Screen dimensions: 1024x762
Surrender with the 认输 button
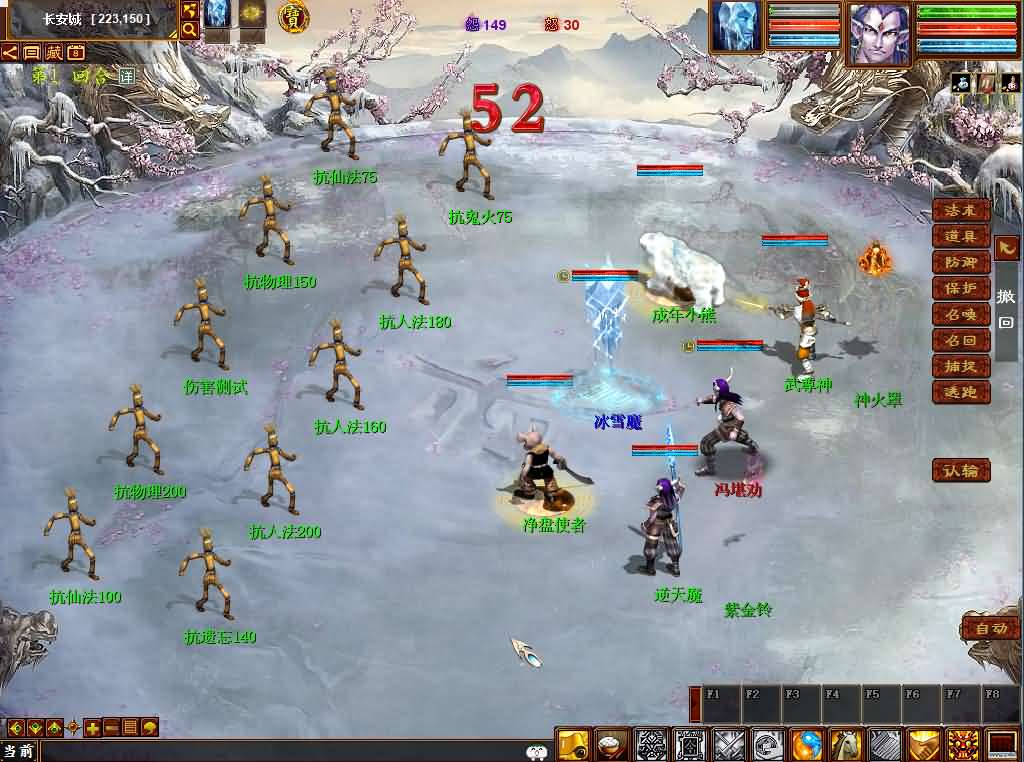coord(961,470)
